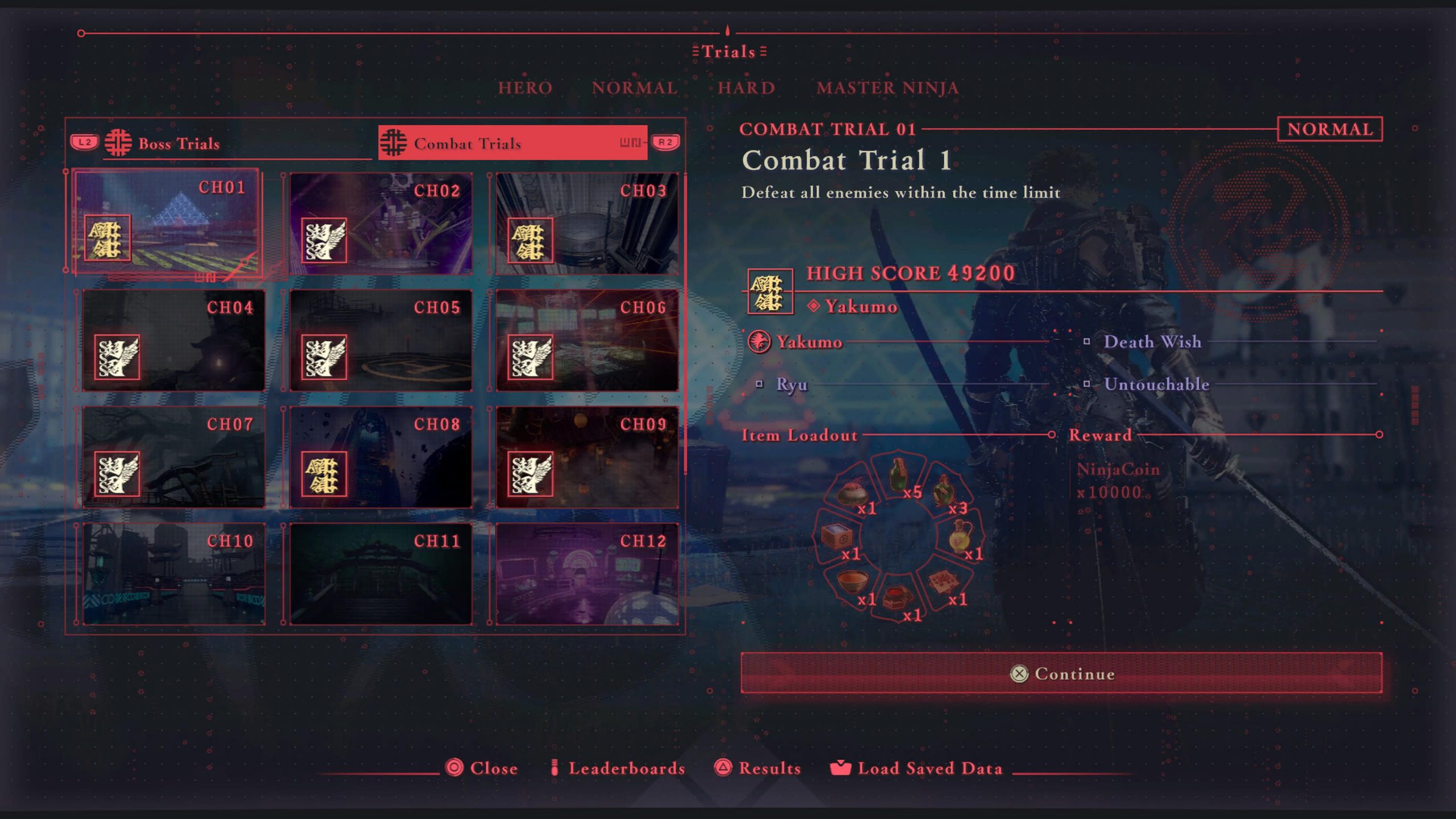Choose the HERO difficulty

coord(525,88)
